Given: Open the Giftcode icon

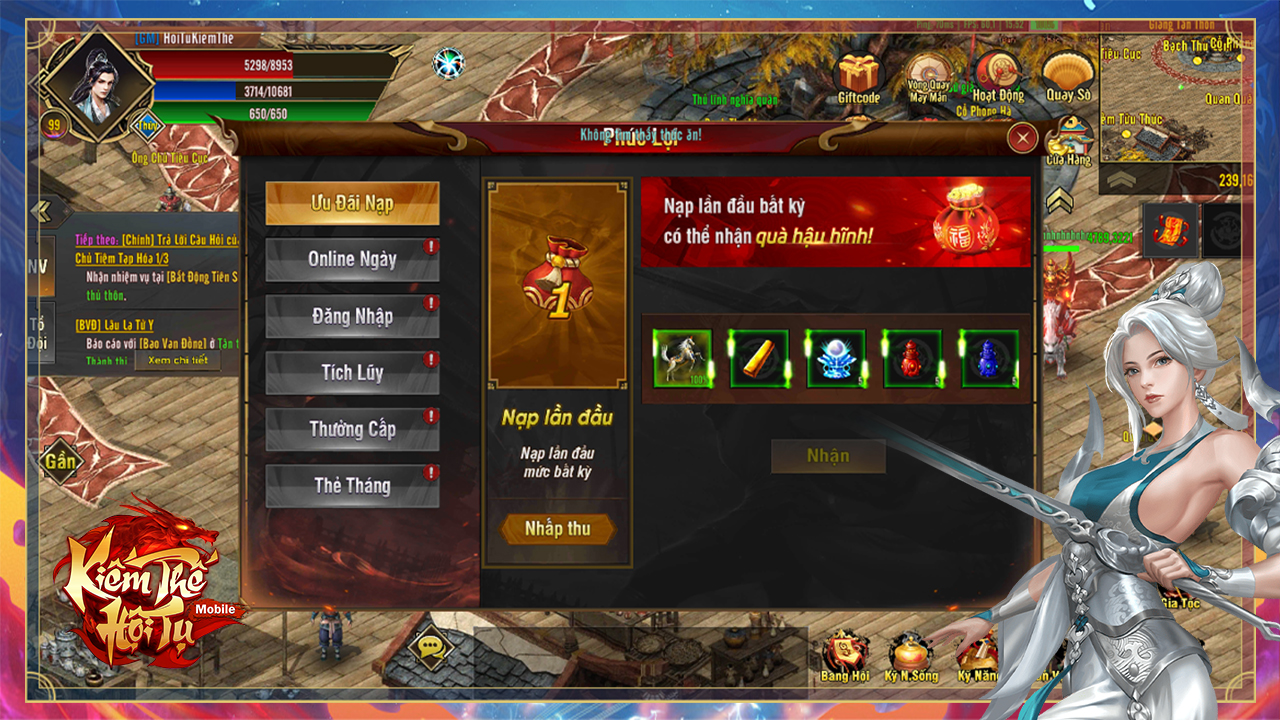Looking at the screenshot, I should [x=858, y=78].
